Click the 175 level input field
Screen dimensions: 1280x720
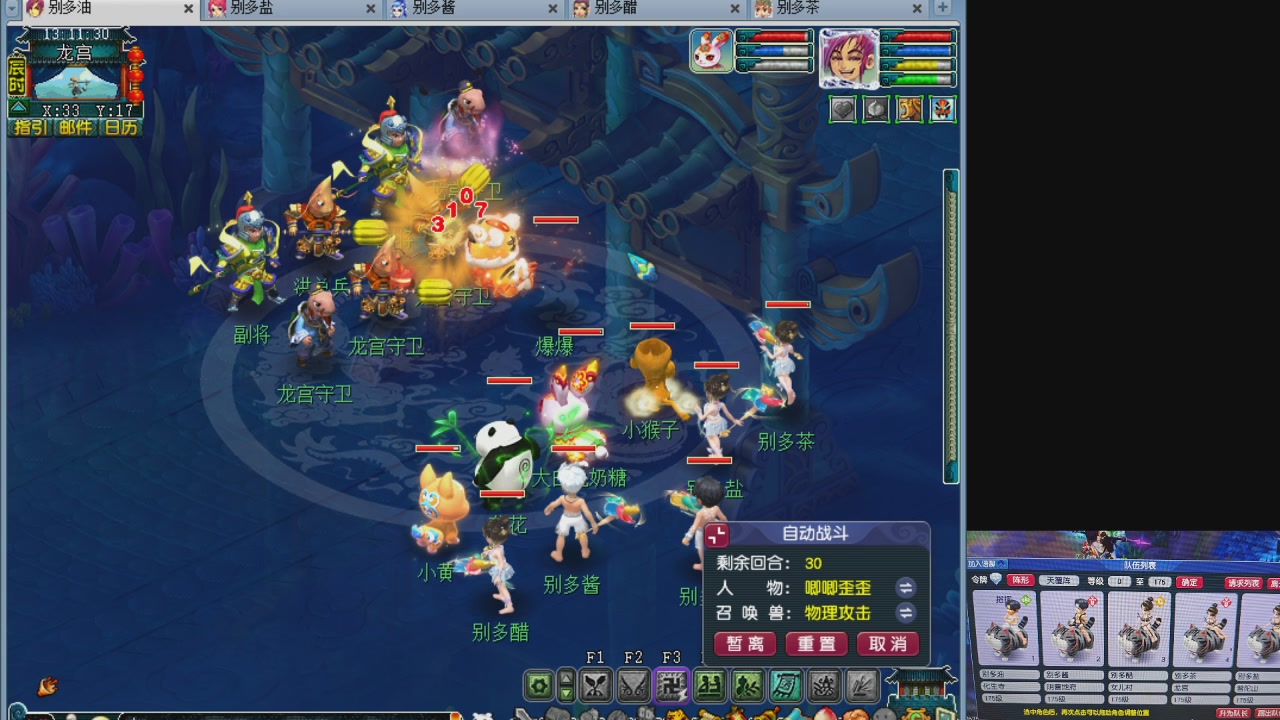[x=1160, y=582]
